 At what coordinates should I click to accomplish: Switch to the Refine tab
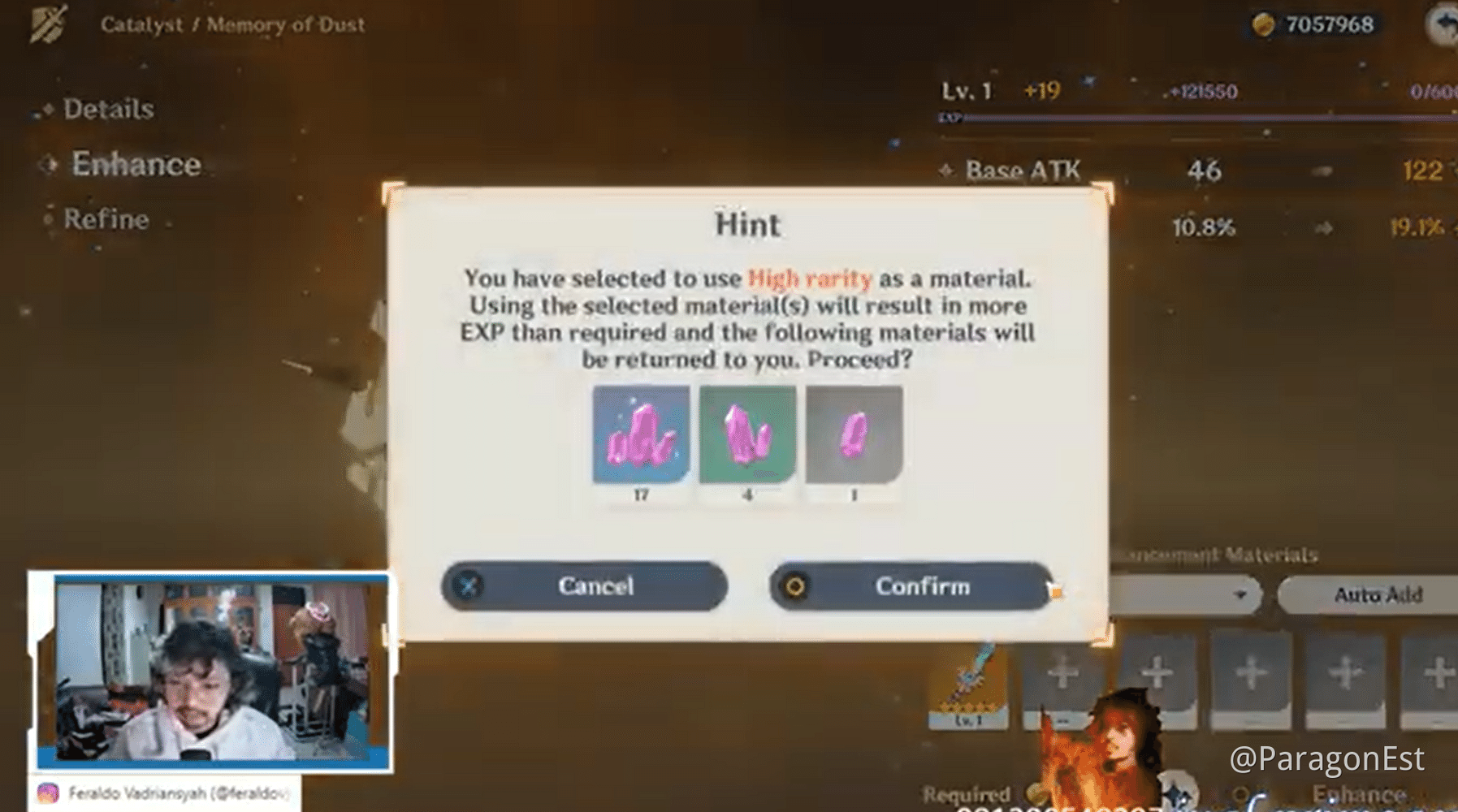[107, 218]
